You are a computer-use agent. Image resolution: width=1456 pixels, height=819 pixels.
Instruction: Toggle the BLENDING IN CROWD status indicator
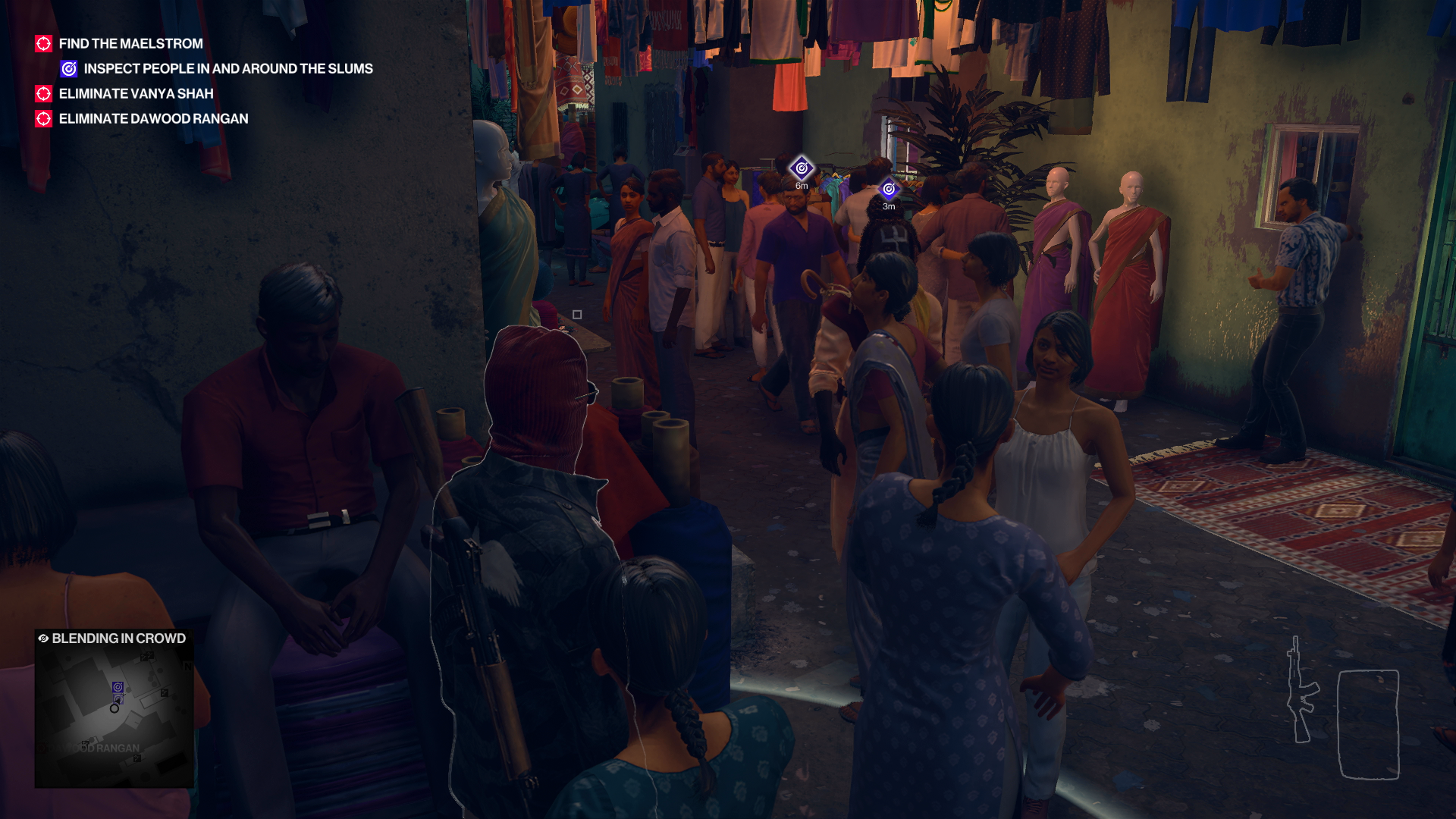pyautogui.click(x=118, y=639)
